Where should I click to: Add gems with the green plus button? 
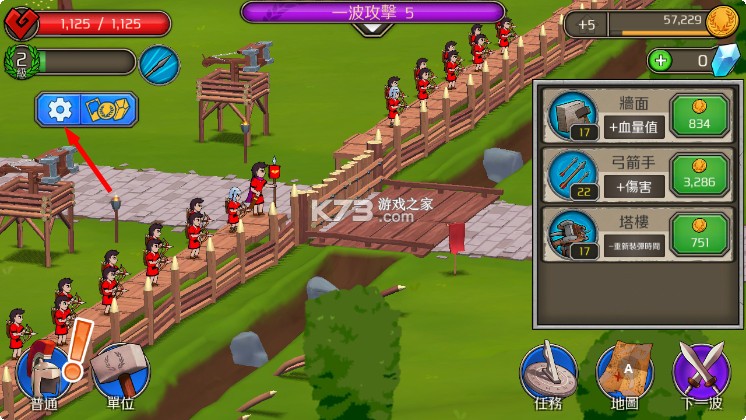(661, 61)
